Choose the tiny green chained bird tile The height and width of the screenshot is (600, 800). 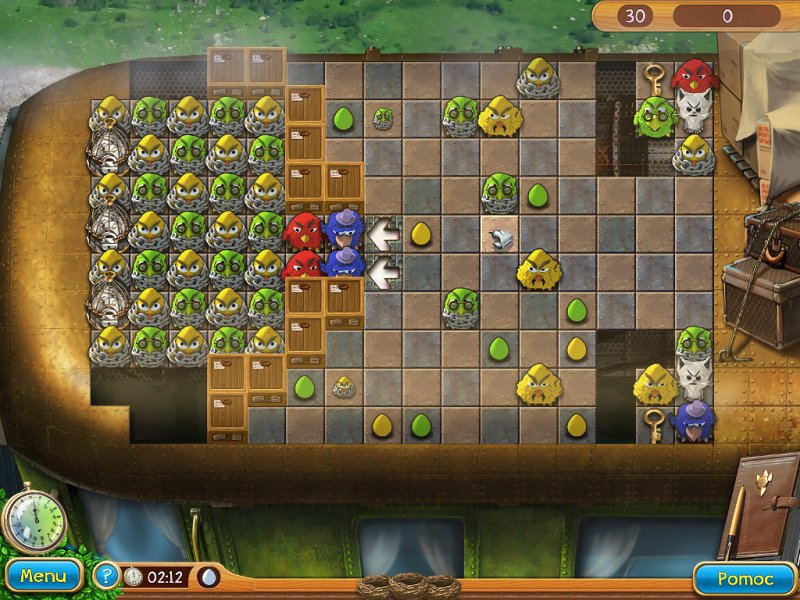383,118
